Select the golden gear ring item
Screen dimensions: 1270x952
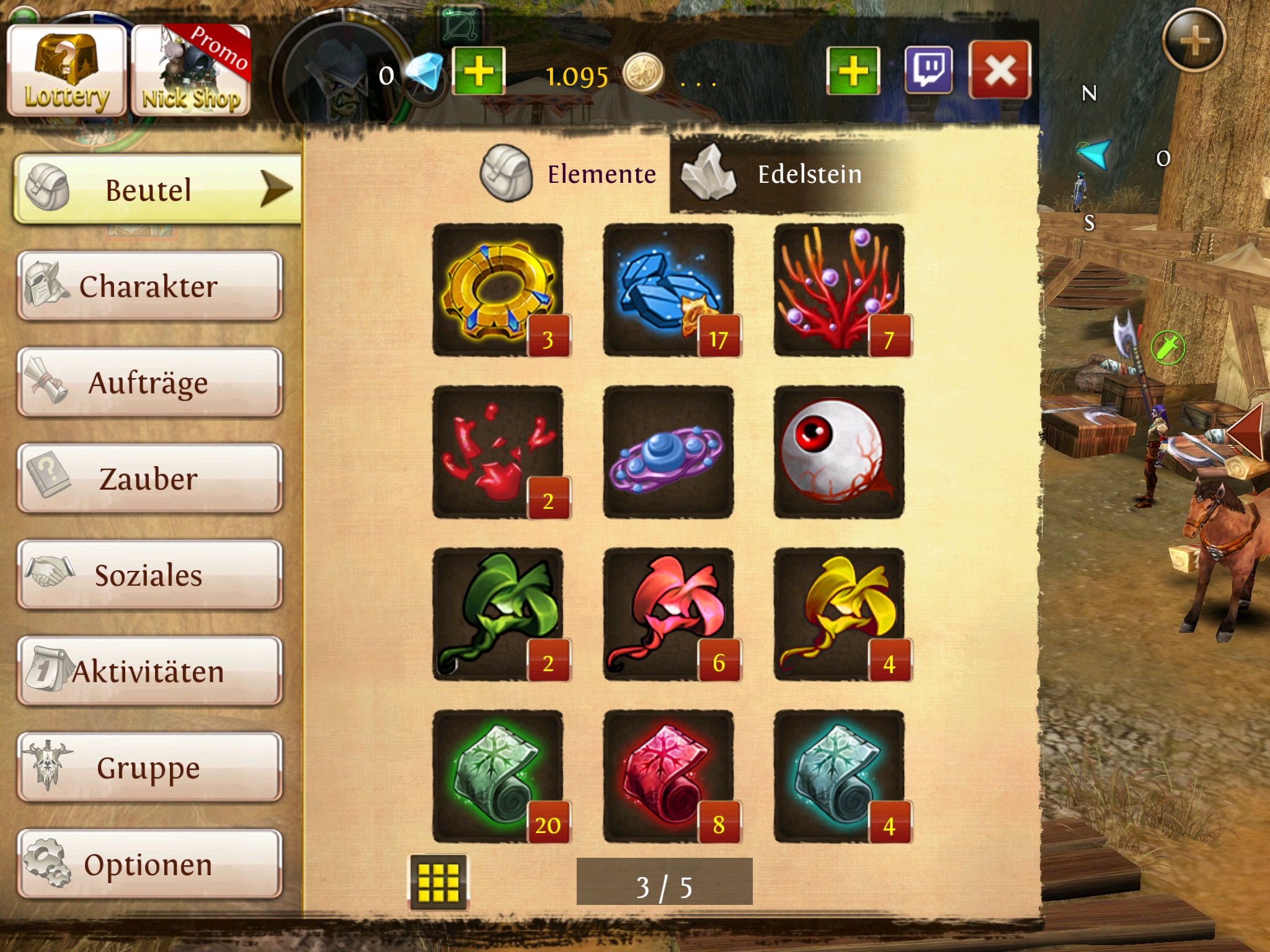click(x=498, y=290)
